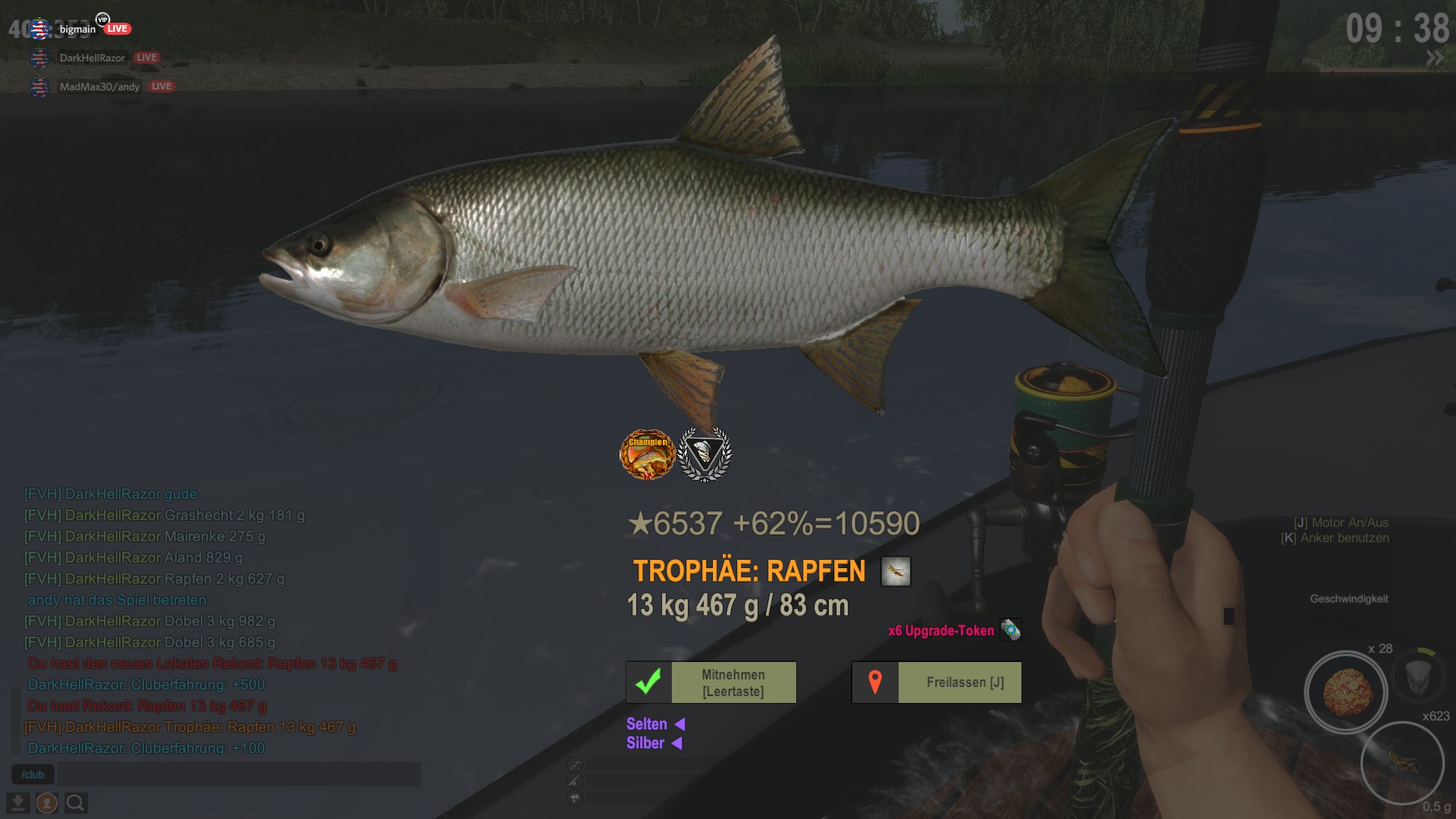
Task: Select the grasshopper bait slot
Action: (1401, 761)
